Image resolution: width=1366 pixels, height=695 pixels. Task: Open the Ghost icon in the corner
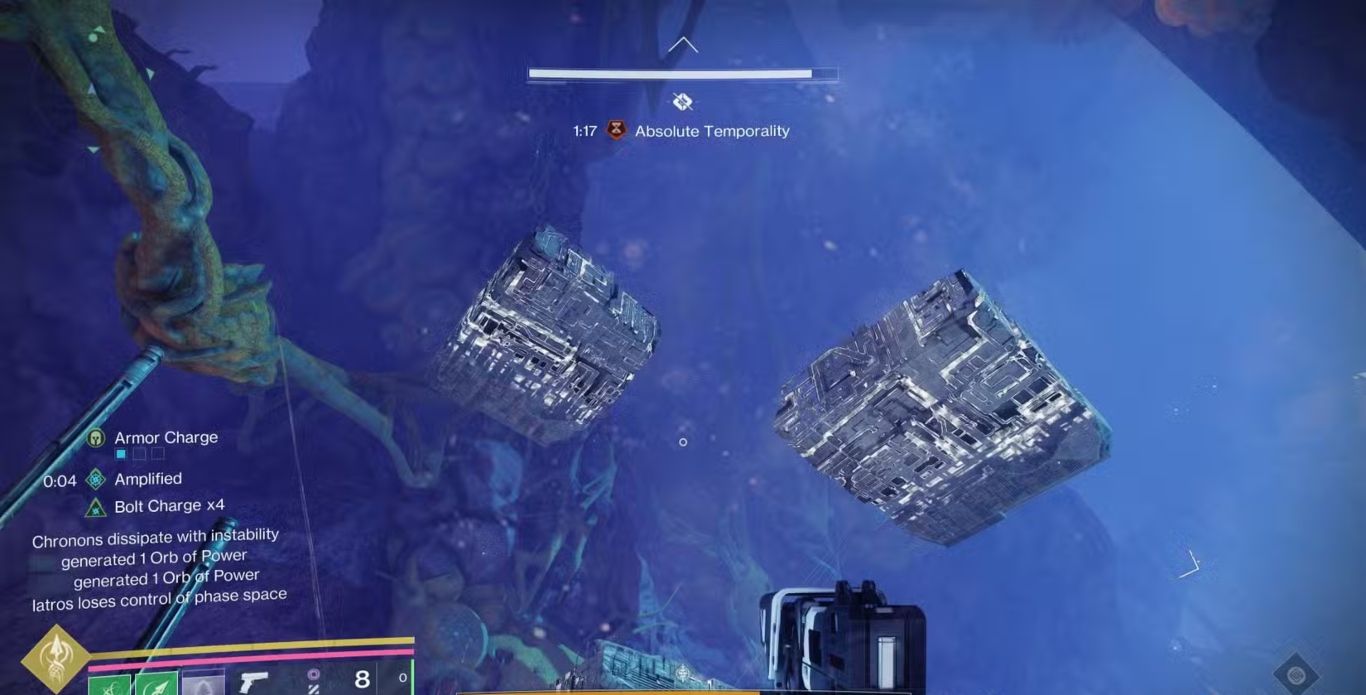point(1296,673)
